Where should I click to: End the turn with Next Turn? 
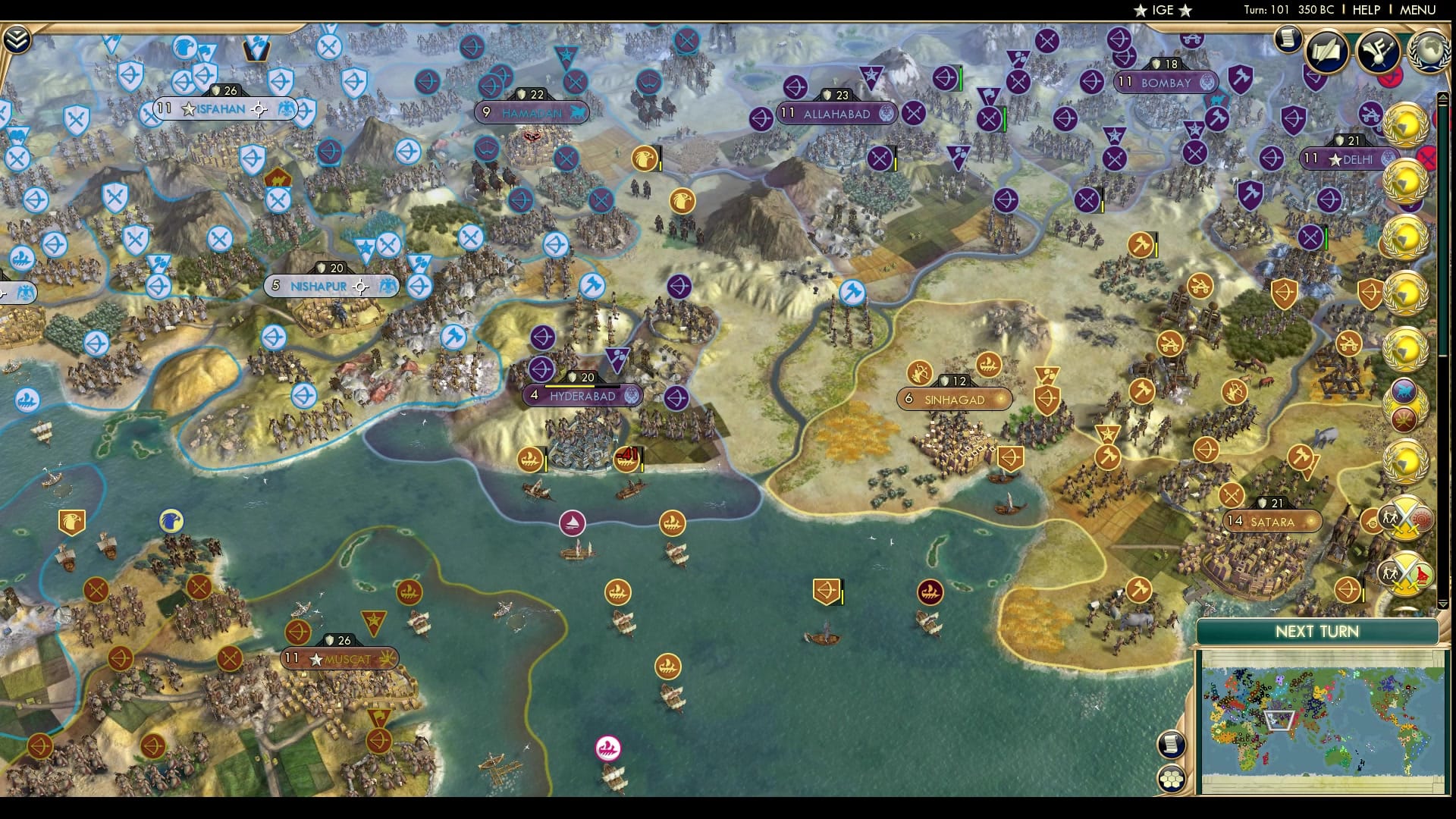[x=1316, y=632]
